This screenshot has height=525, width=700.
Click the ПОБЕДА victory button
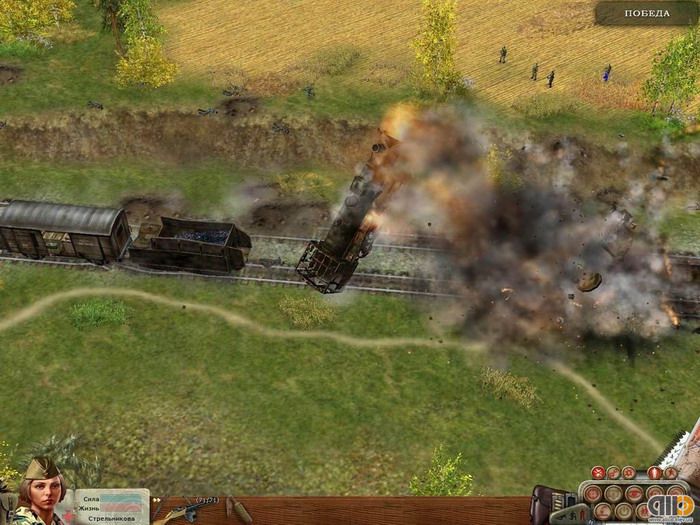coord(646,13)
